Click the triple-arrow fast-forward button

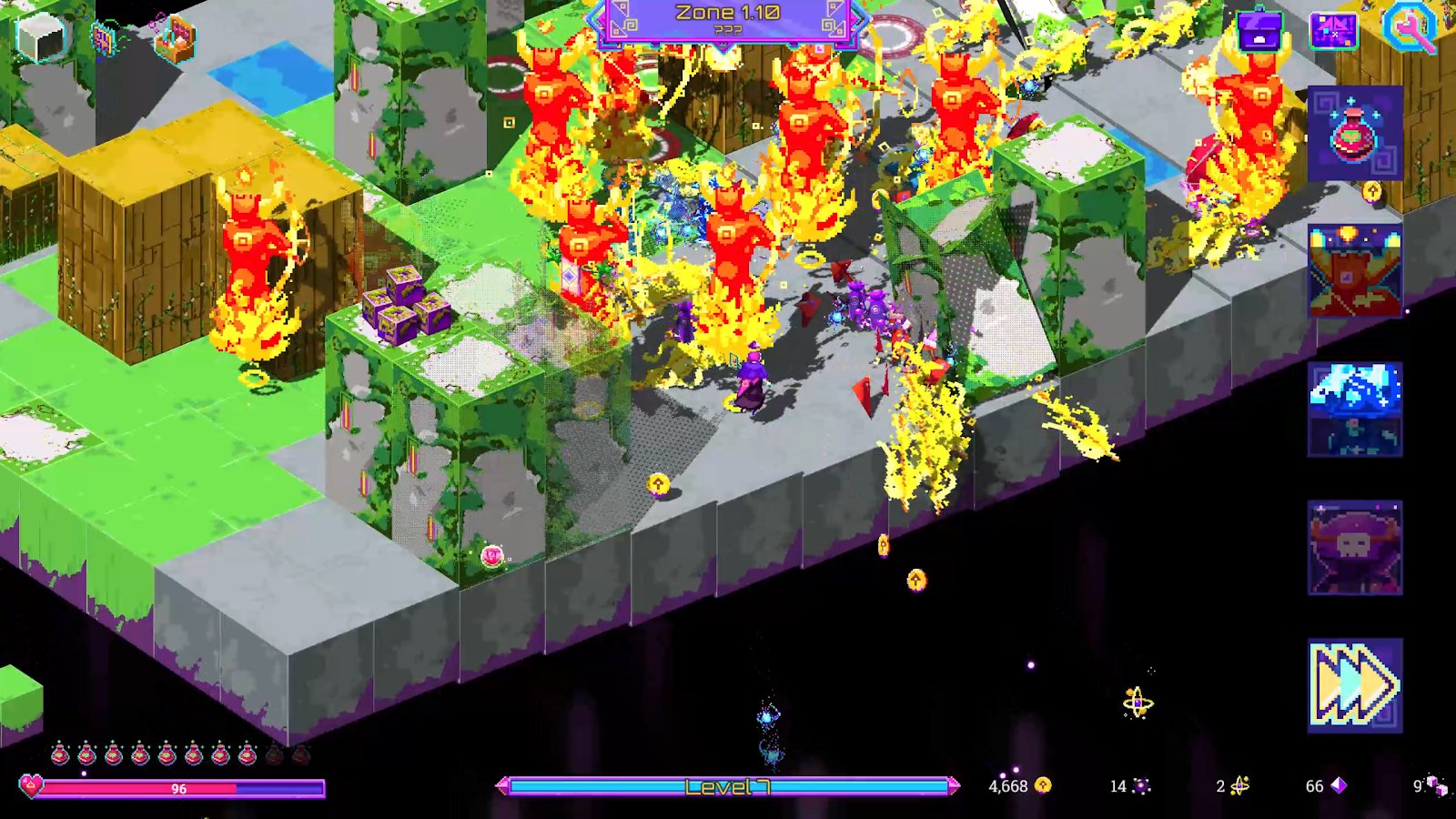pyautogui.click(x=1354, y=685)
